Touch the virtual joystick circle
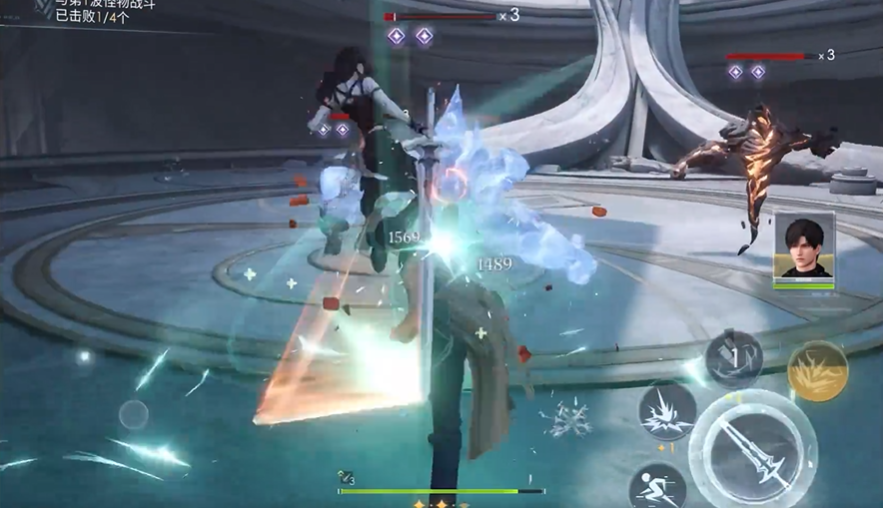The image size is (883, 508). (134, 413)
